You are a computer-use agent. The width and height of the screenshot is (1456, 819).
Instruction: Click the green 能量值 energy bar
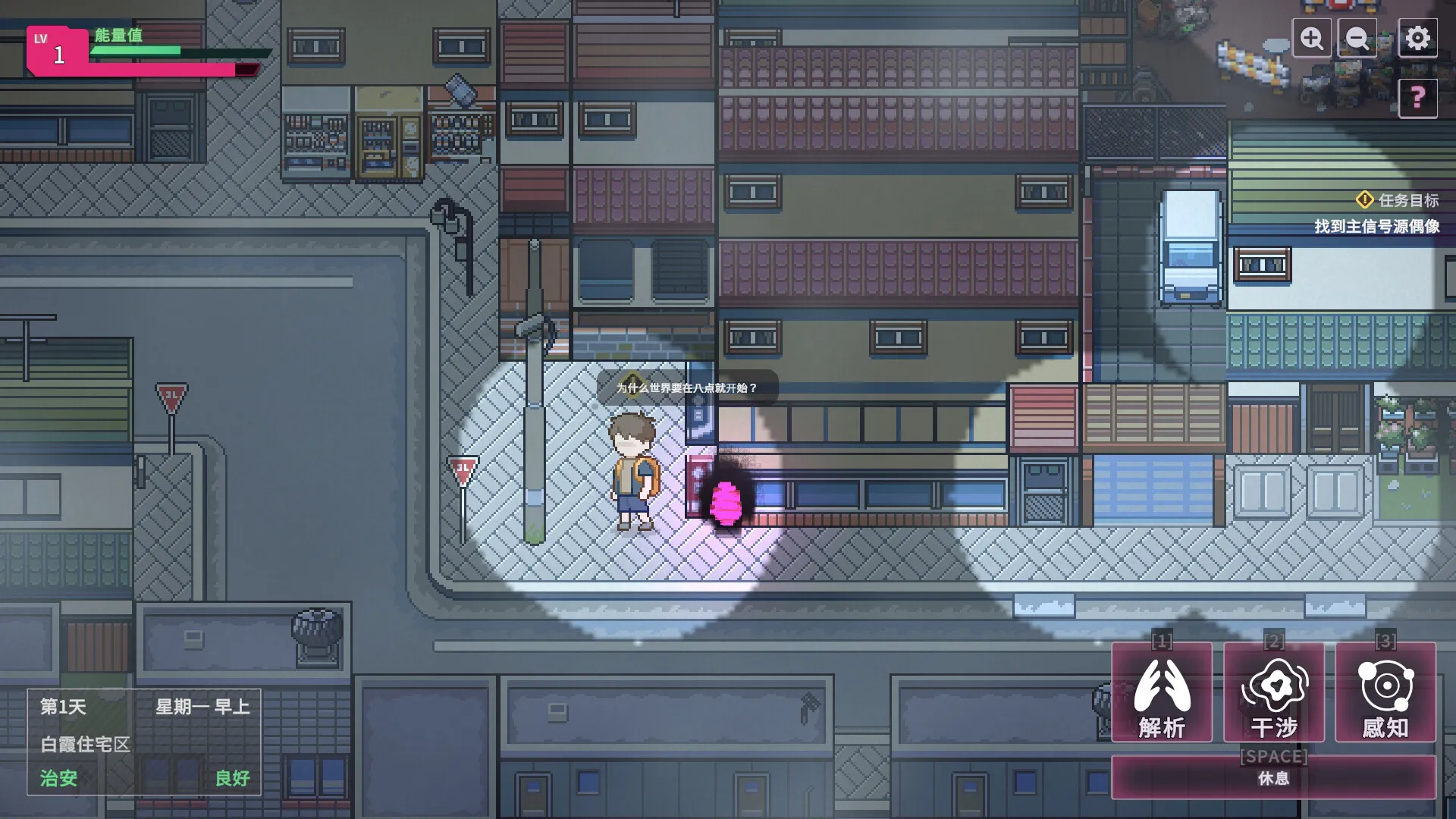click(135, 49)
